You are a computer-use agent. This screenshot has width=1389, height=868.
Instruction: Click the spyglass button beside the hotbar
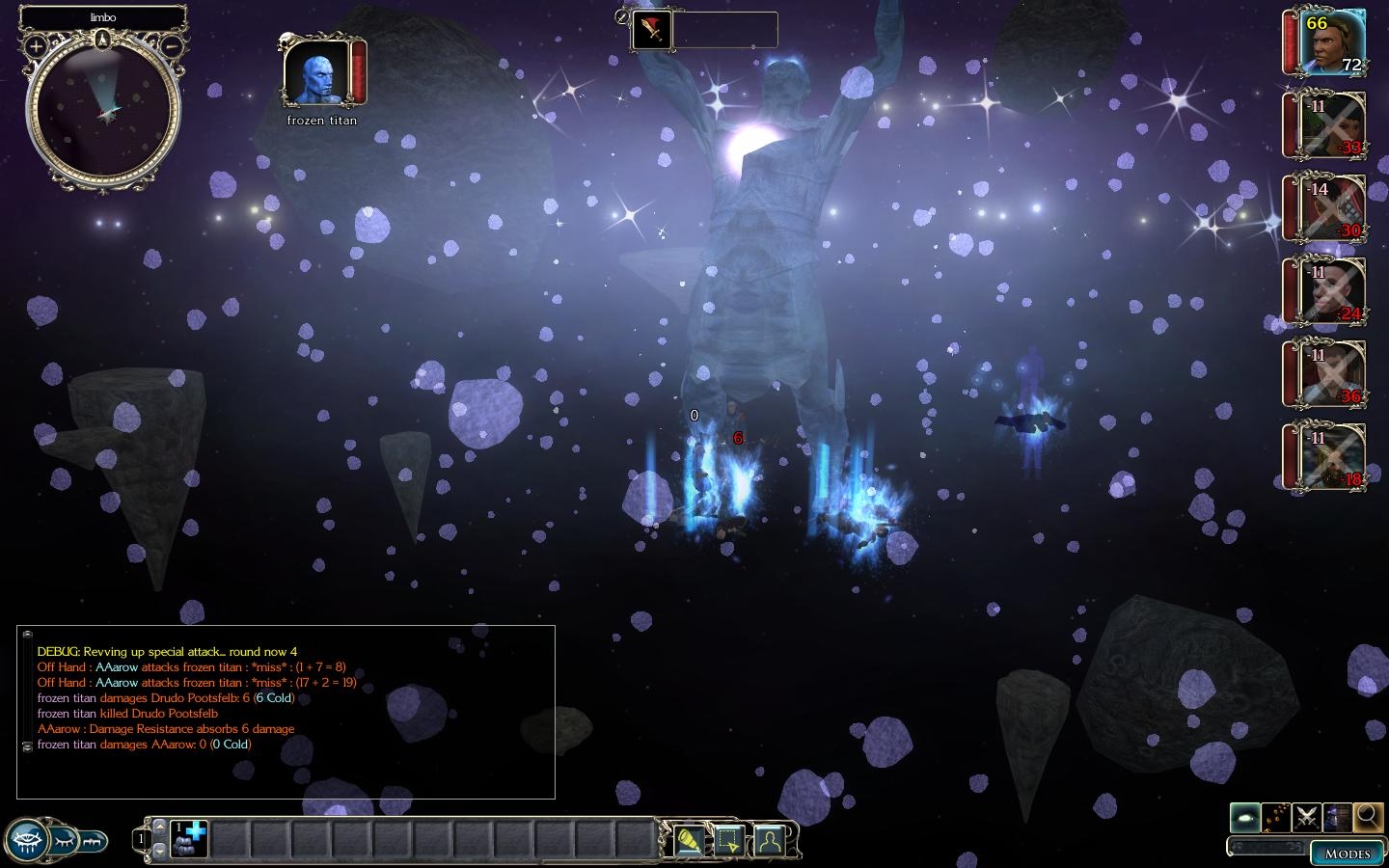pyautogui.click(x=688, y=841)
